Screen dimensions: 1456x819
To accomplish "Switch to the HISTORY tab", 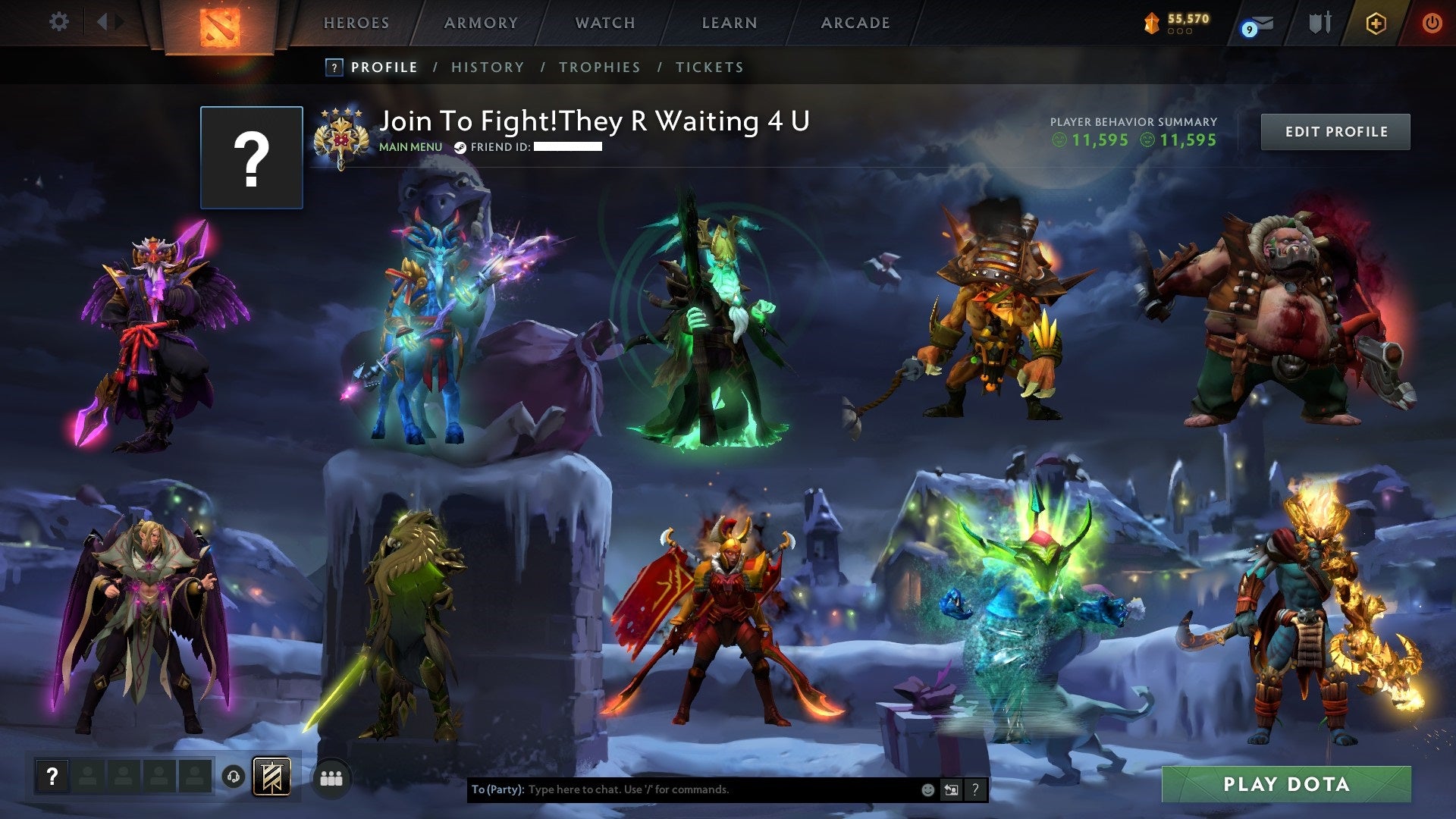I will click(x=487, y=67).
